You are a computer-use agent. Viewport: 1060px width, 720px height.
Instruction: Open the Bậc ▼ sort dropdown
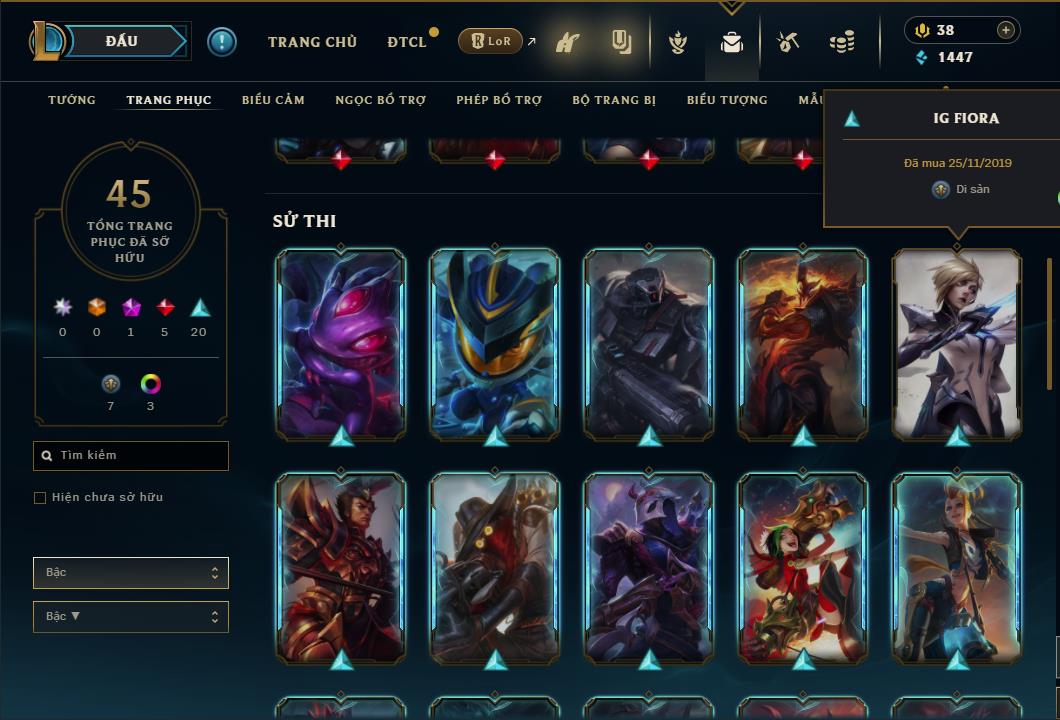[131, 616]
